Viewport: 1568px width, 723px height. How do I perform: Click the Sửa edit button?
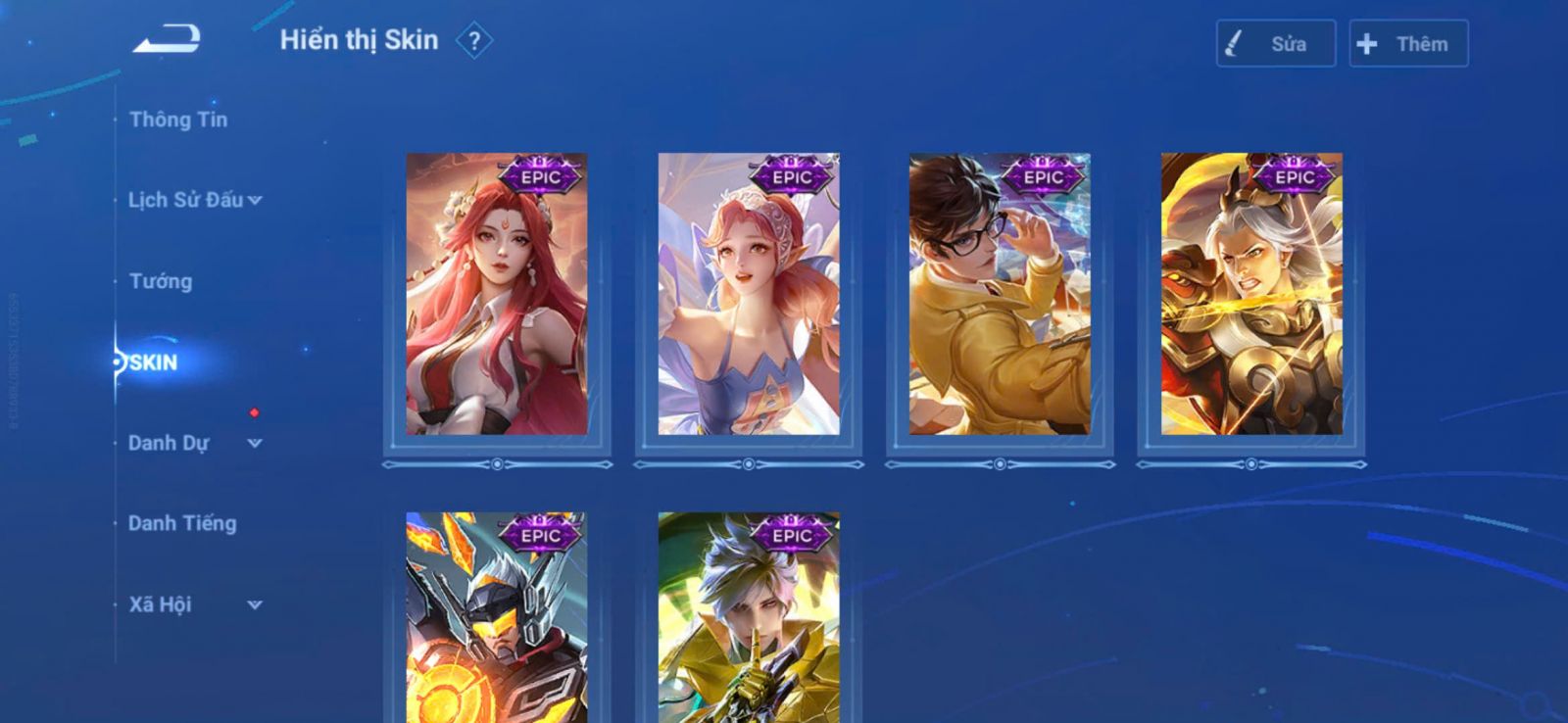pyautogui.click(x=1275, y=44)
